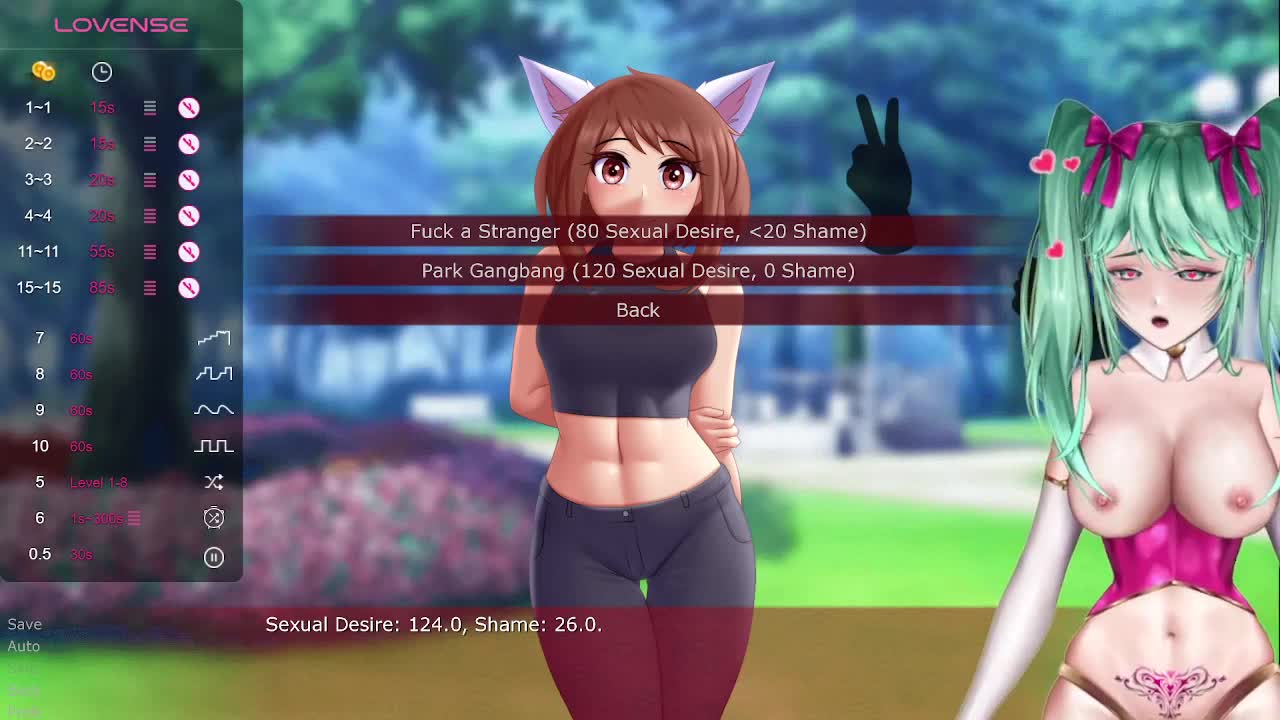Open the list icon on the 2~2 row
Image resolution: width=1280 pixels, height=720 pixels.
[150, 144]
